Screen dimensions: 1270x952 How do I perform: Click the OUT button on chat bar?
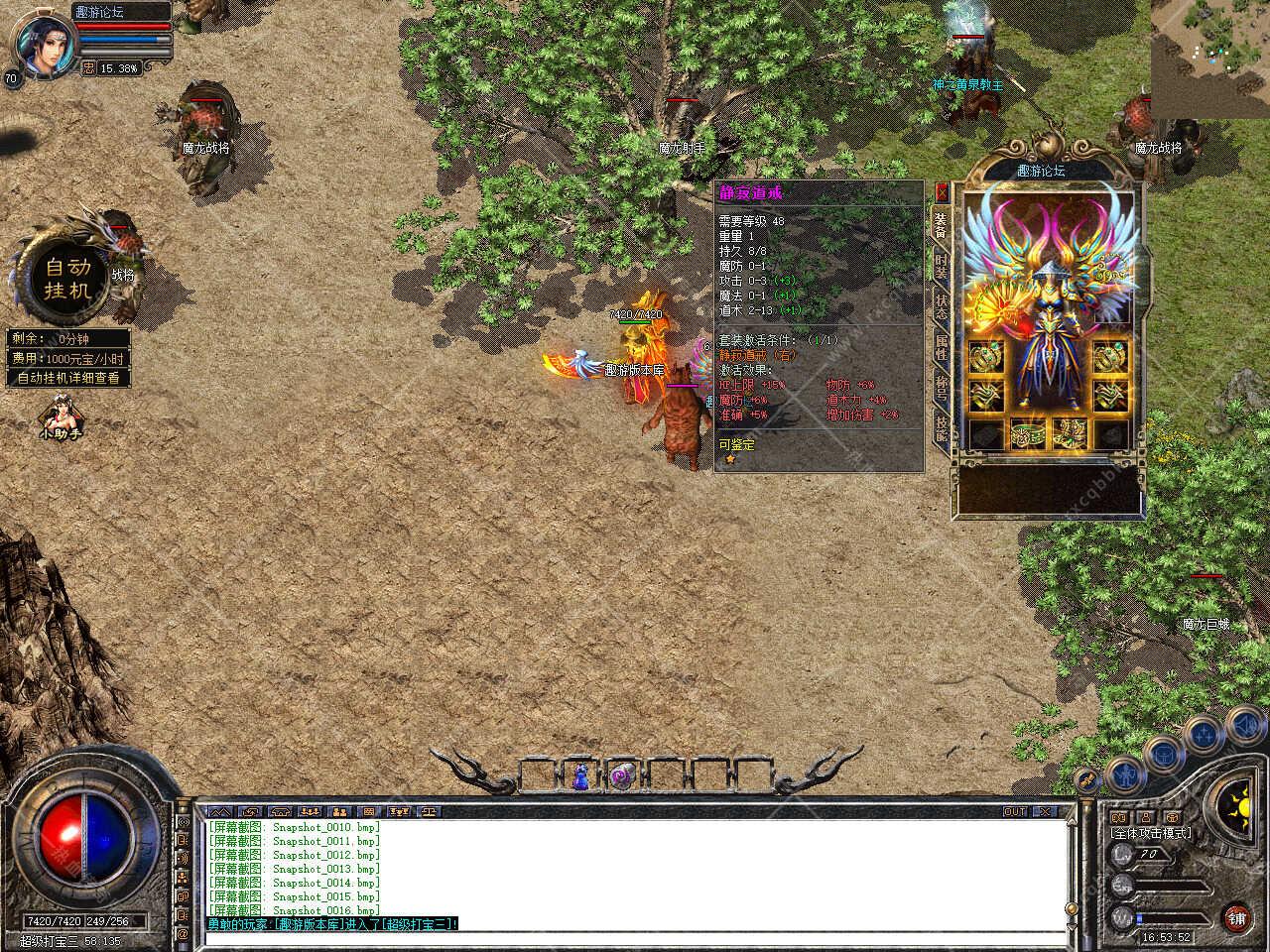(1014, 811)
